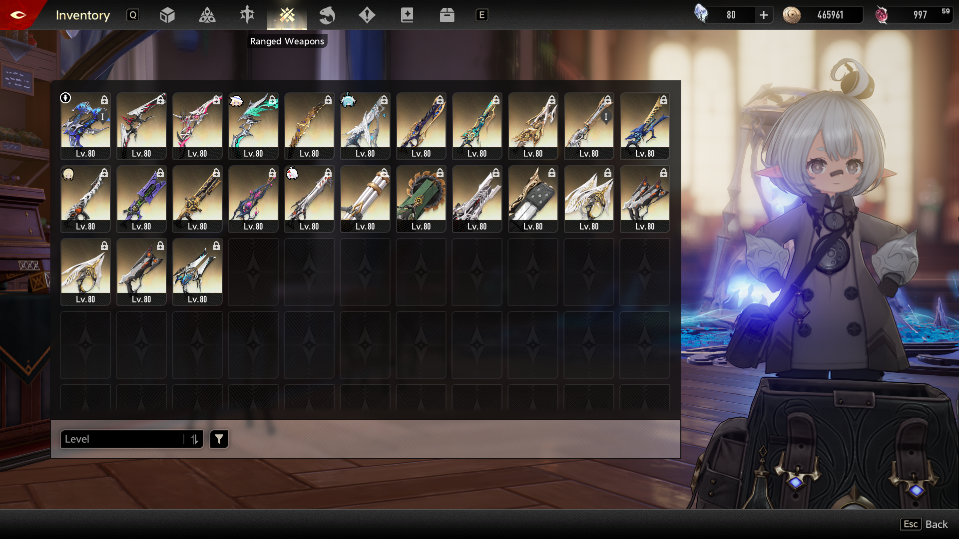
Task: Open the diamond exclamation mark tab
Action: [367, 15]
